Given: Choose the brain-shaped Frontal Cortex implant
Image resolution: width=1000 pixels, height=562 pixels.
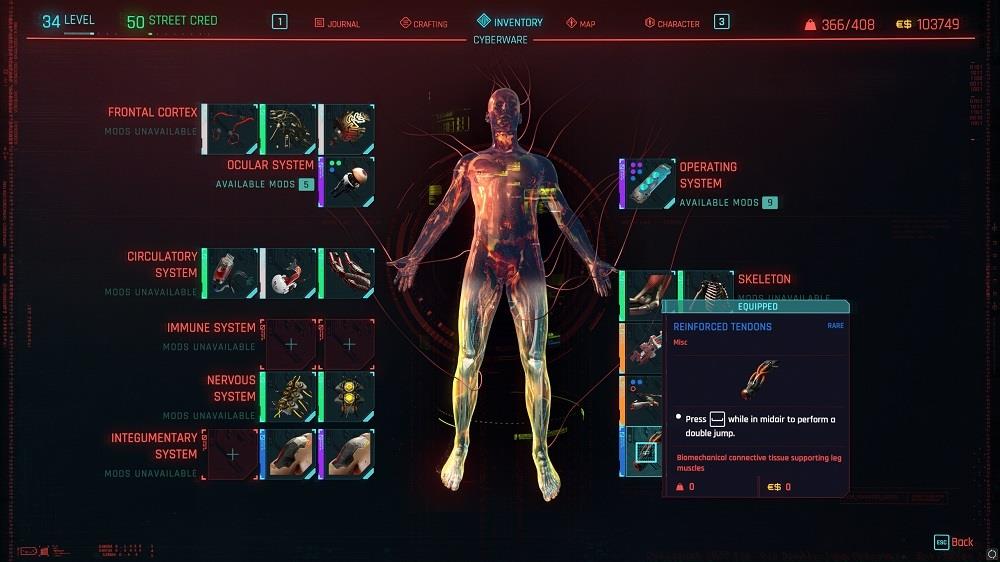Looking at the screenshot, I should [348, 129].
